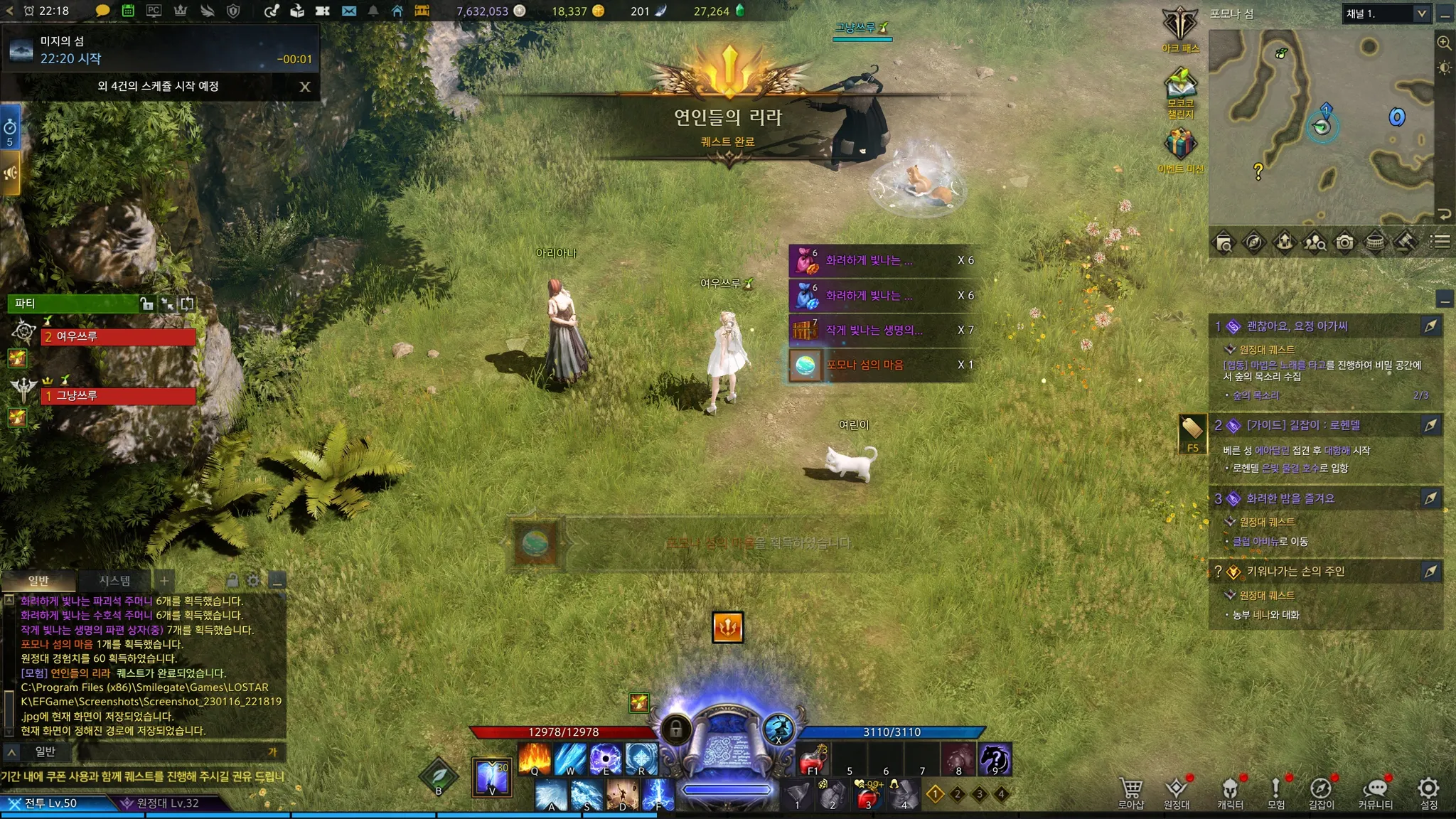Close the schedule notification banner
The image size is (1456, 819).
(x=305, y=87)
